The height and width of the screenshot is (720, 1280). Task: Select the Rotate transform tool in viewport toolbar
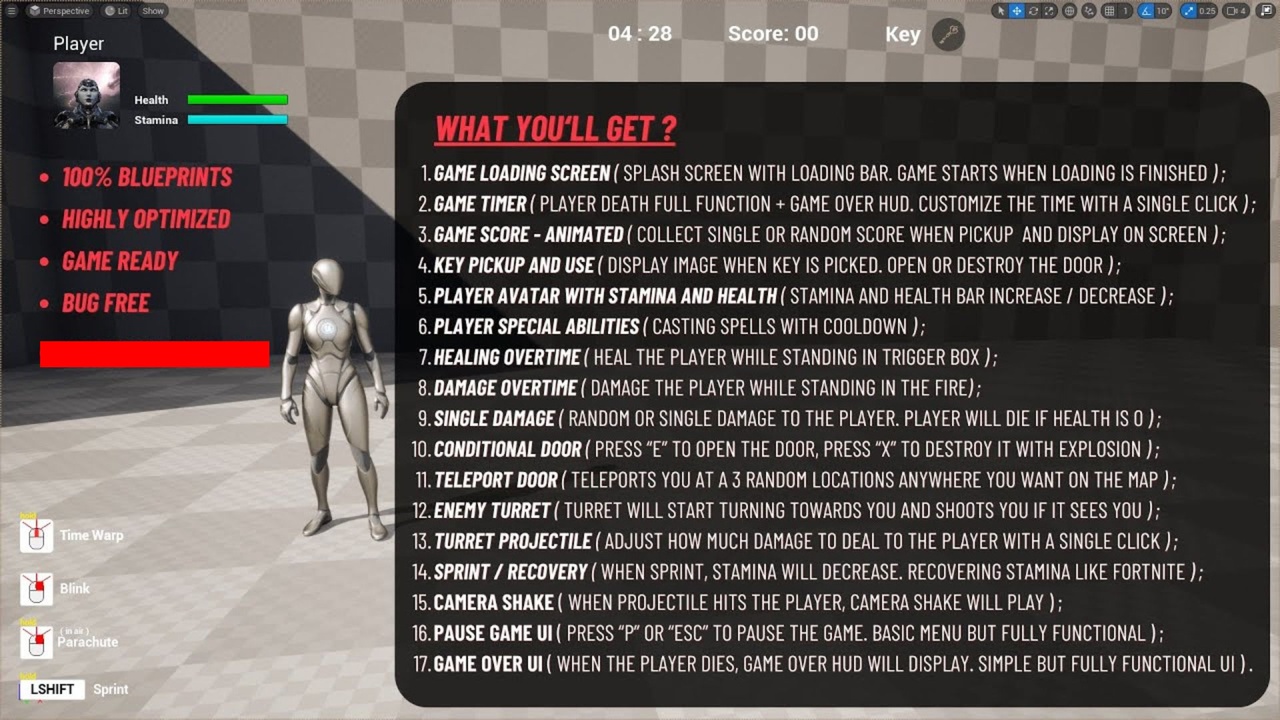coord(1032,10)
